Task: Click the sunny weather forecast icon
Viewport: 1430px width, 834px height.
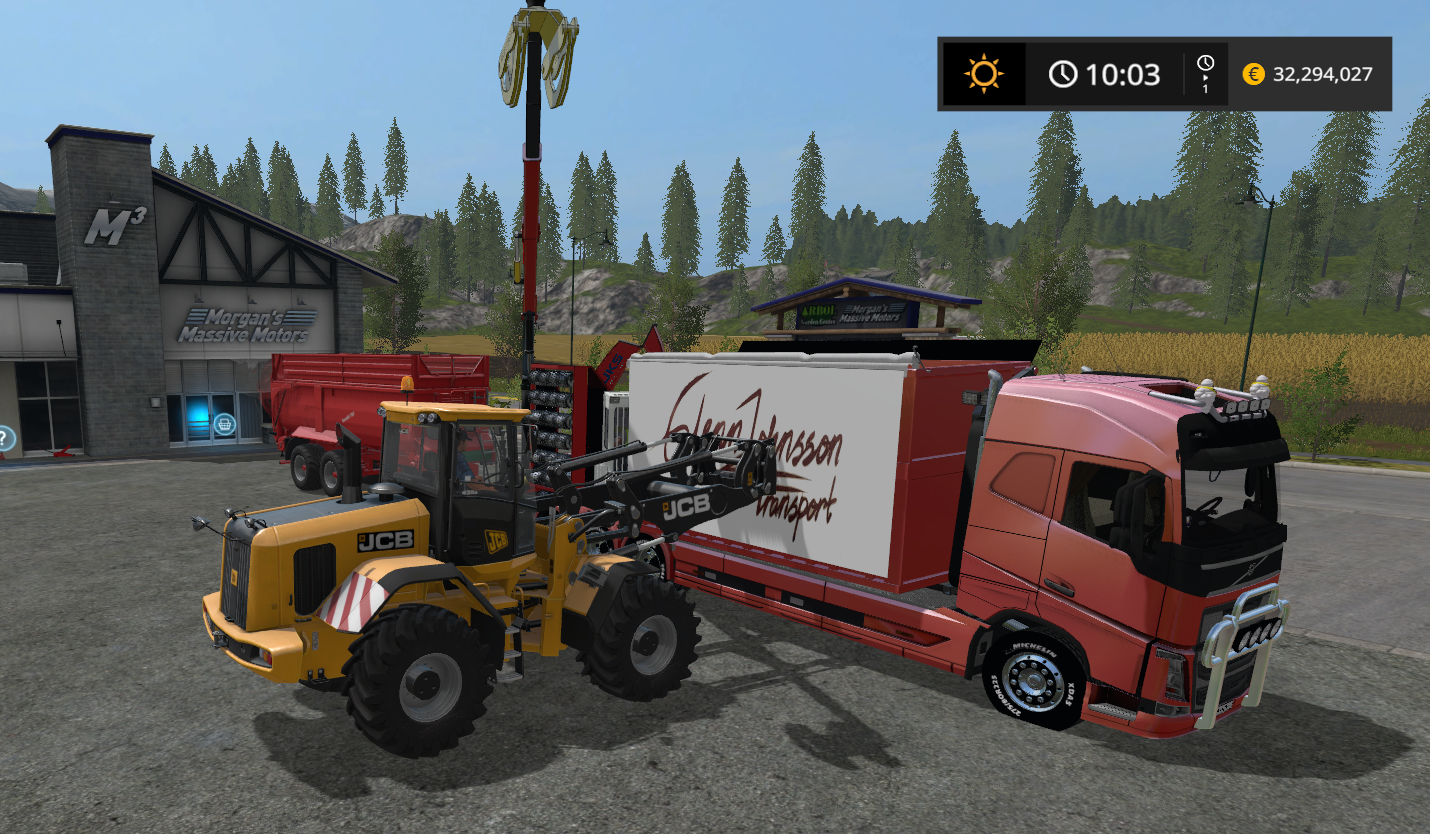Action: (x=982, y=74)
